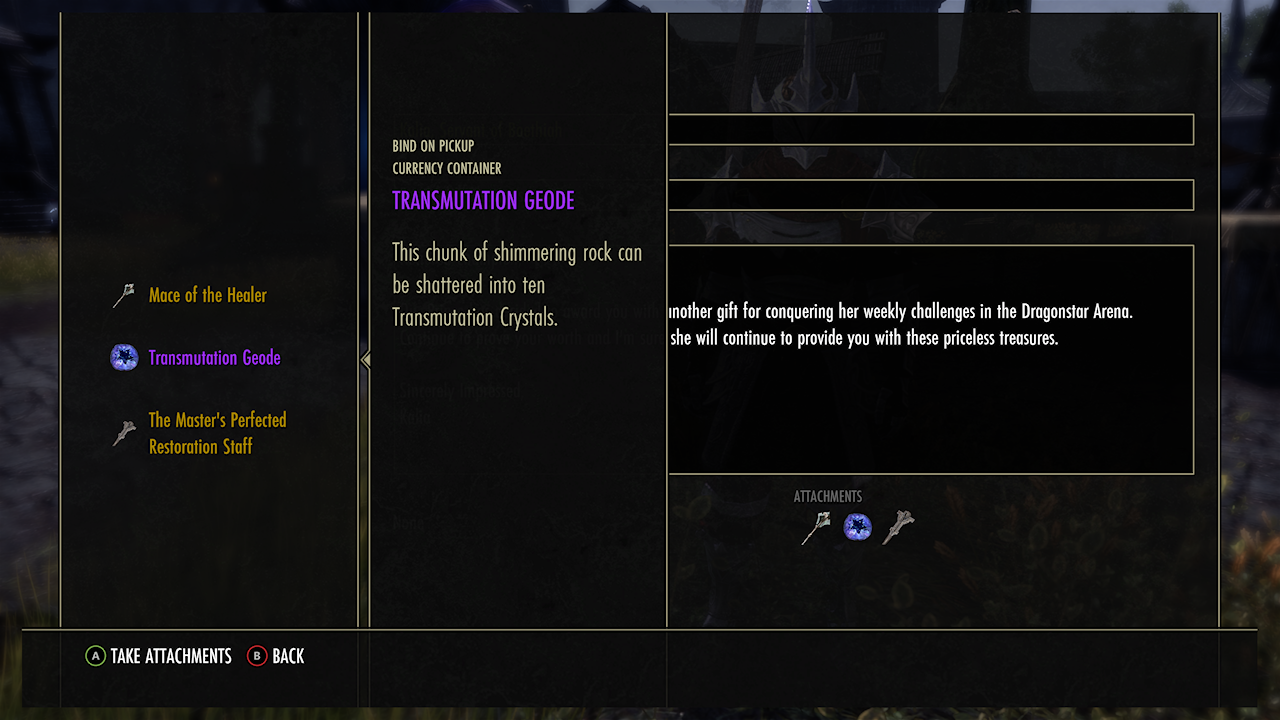
Task: Select the Mace of the Healer weapon icon
Action: (123, 293)
